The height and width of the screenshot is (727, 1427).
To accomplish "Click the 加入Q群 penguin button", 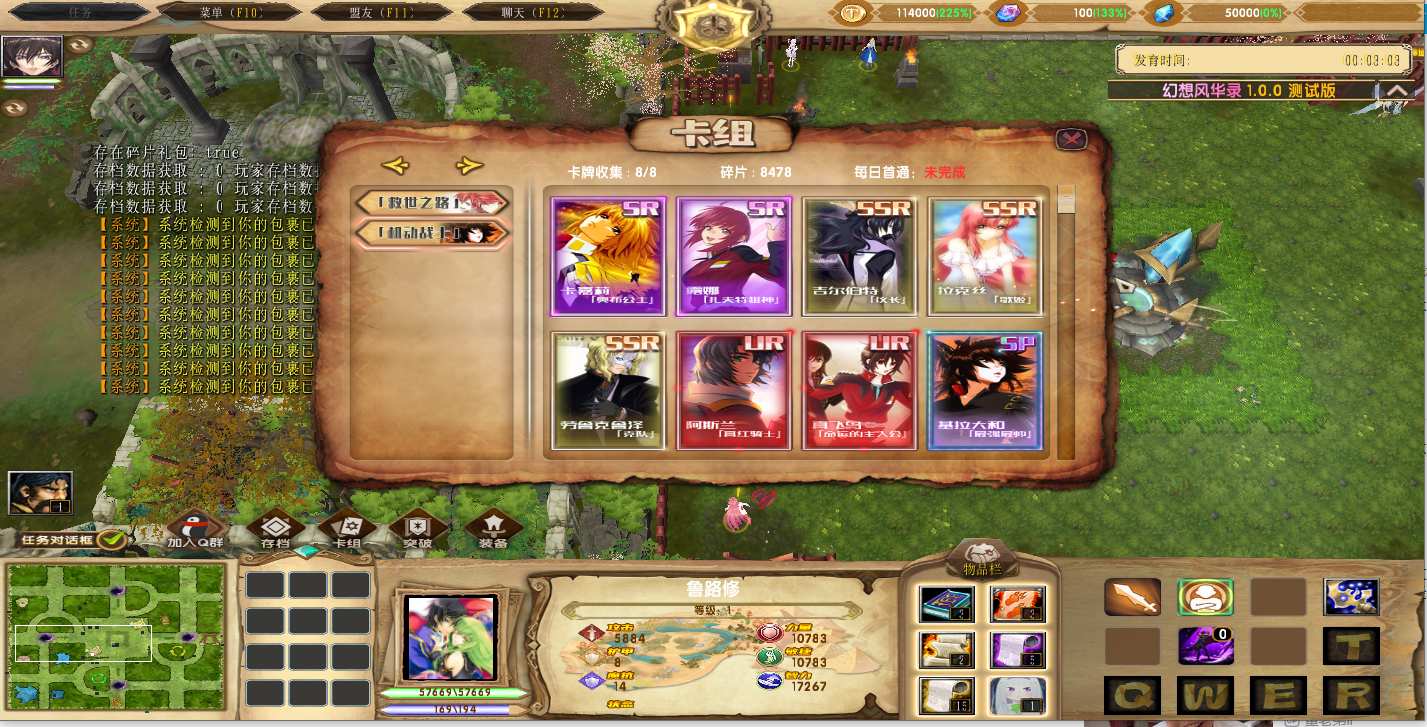I will [x=194, y=531].
